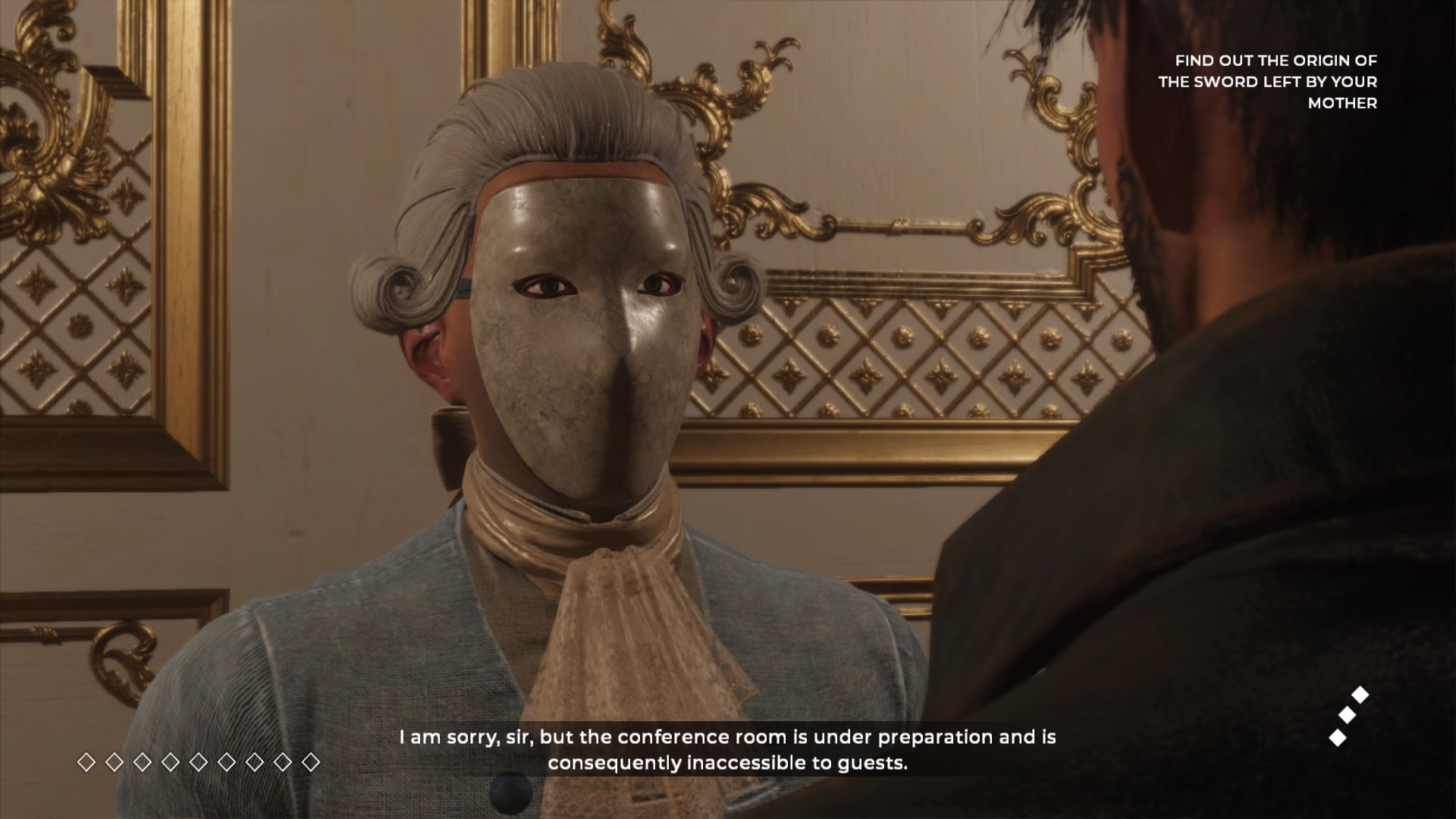Click the sixth diamond of the progress slider
Image resolution: width=1456 pixels, height=819 pixels.
pos(228,761)
